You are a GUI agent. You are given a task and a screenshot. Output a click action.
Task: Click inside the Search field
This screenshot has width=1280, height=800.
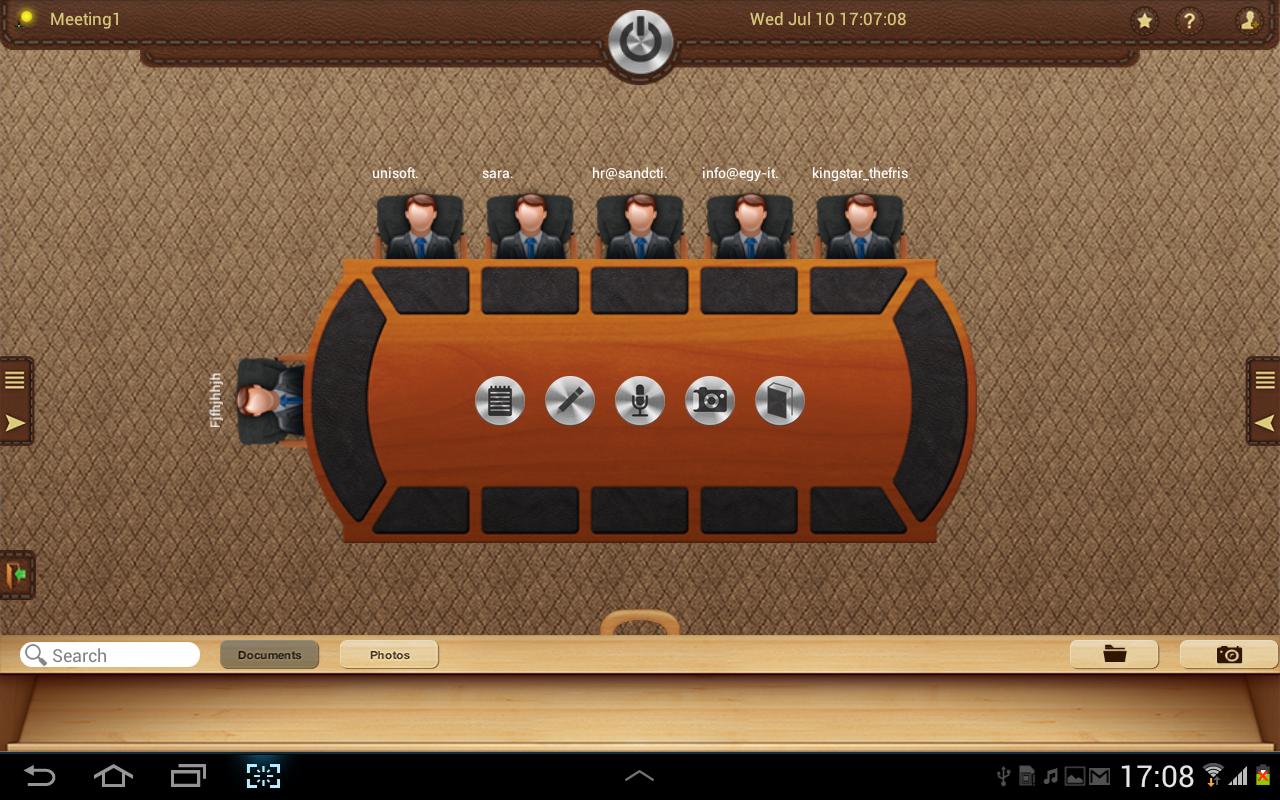[110, 654]
